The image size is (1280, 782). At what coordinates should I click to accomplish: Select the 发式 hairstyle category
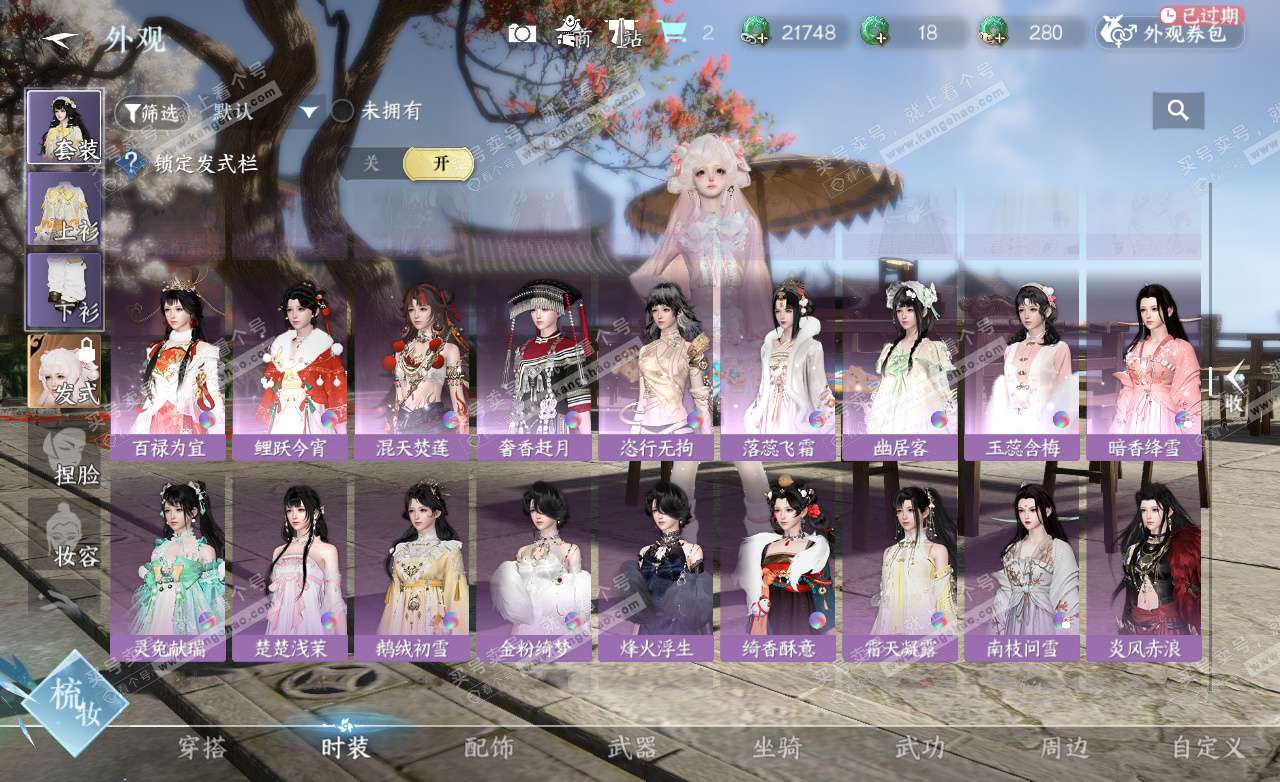coord(64,372)
